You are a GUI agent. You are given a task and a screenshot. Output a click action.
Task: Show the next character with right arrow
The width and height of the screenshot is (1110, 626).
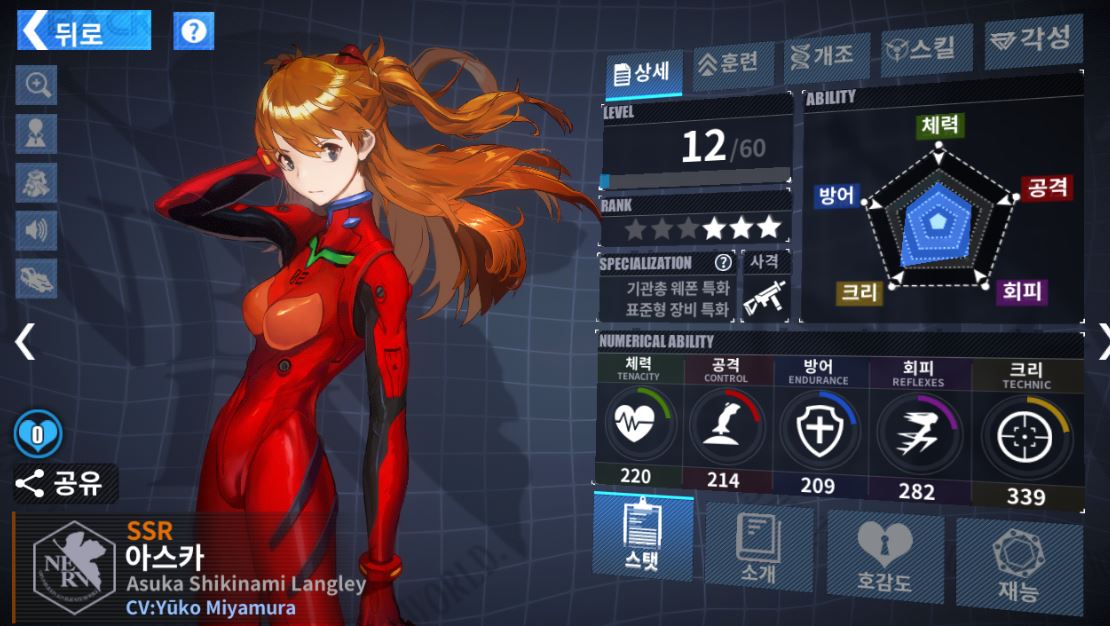[x=1100, y=342]
